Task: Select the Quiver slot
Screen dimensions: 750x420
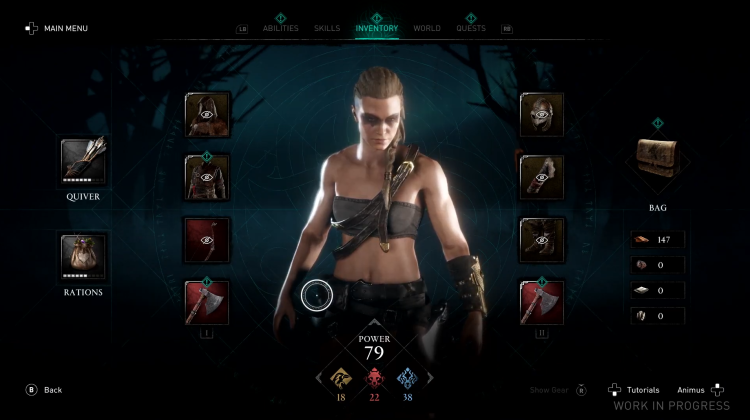Action: [83, 161]
